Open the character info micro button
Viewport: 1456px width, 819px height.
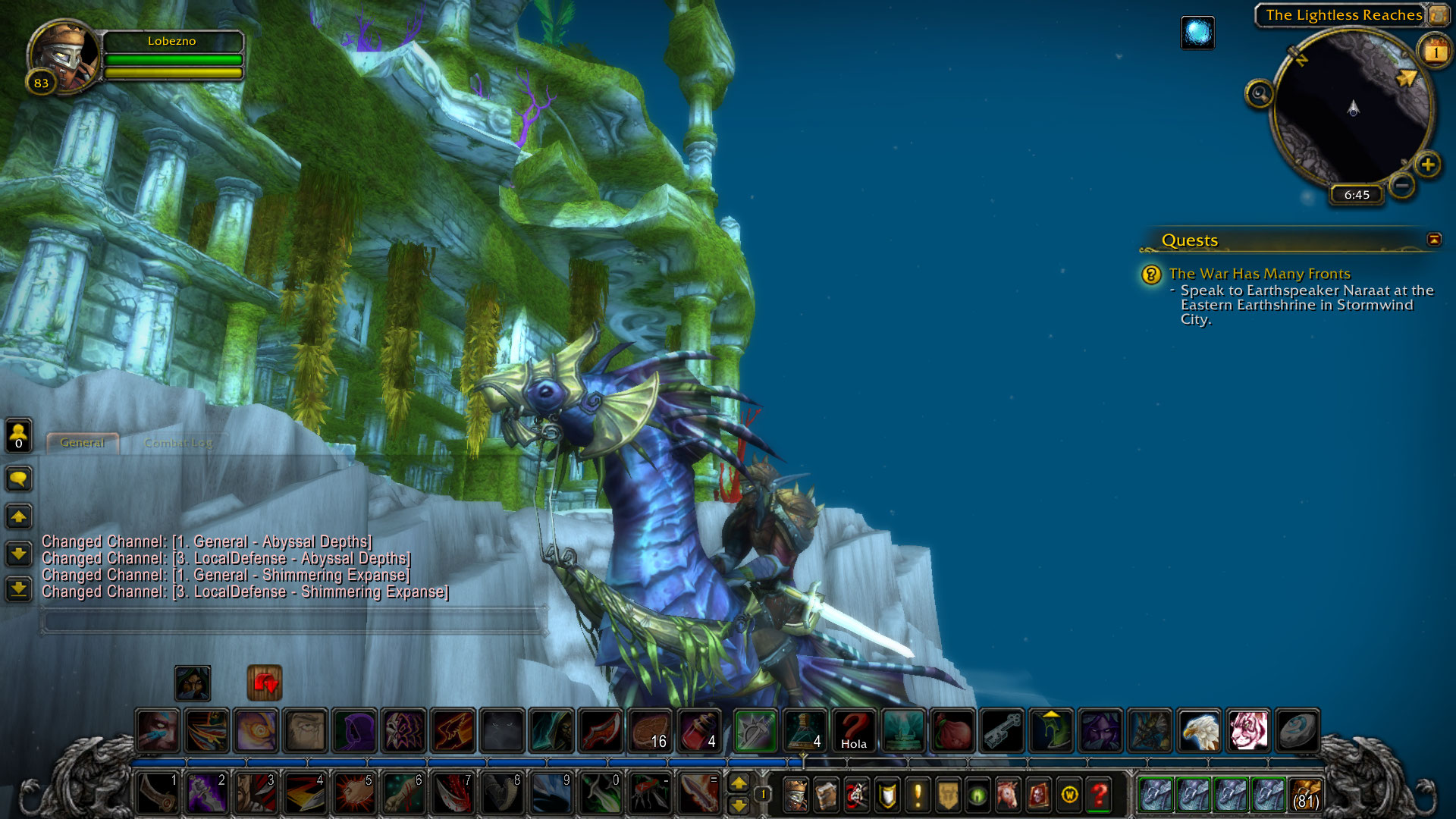pyautogui.click(x=795, y=795)
